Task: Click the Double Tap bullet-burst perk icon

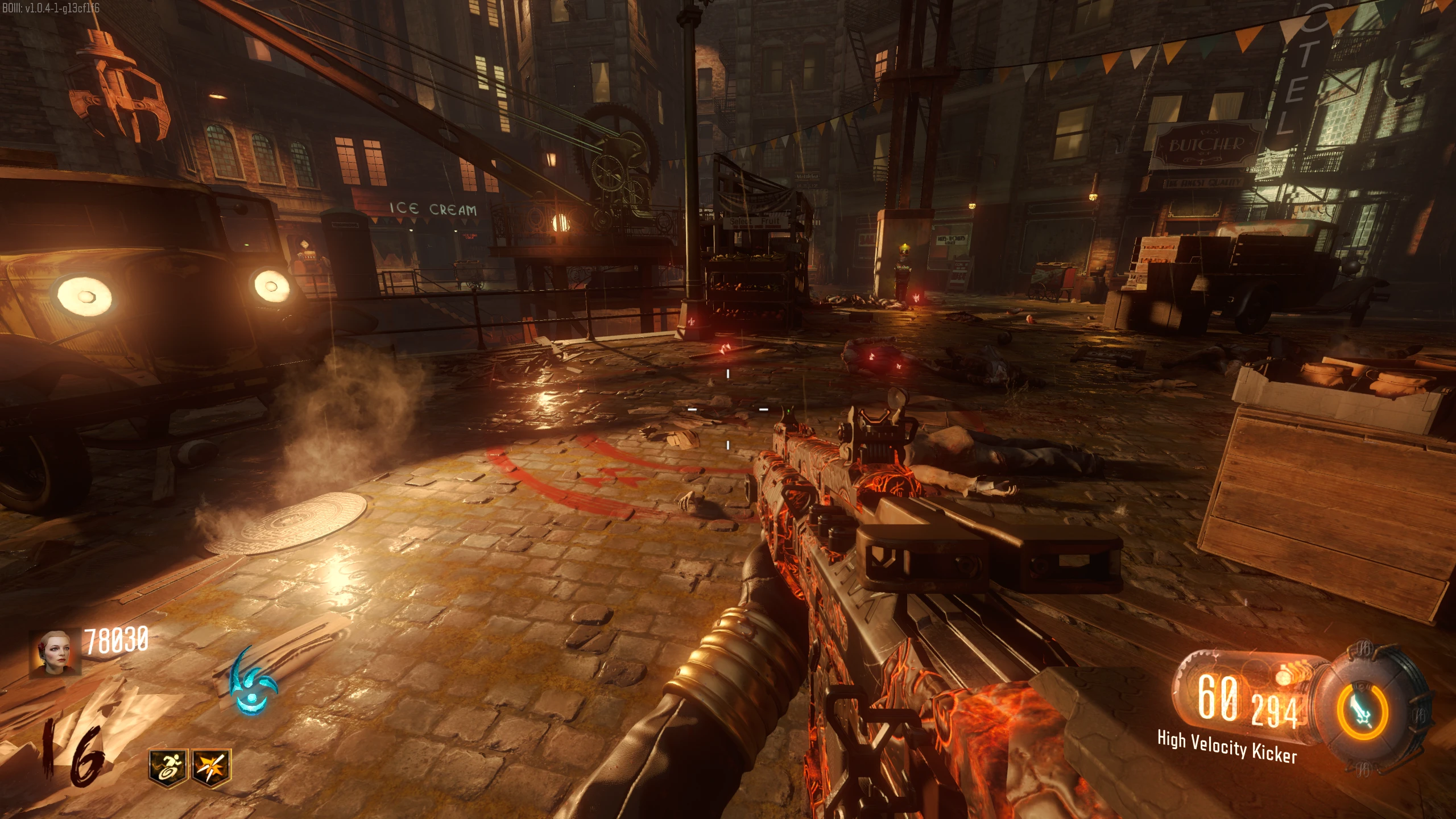Action: coord(212,767)
